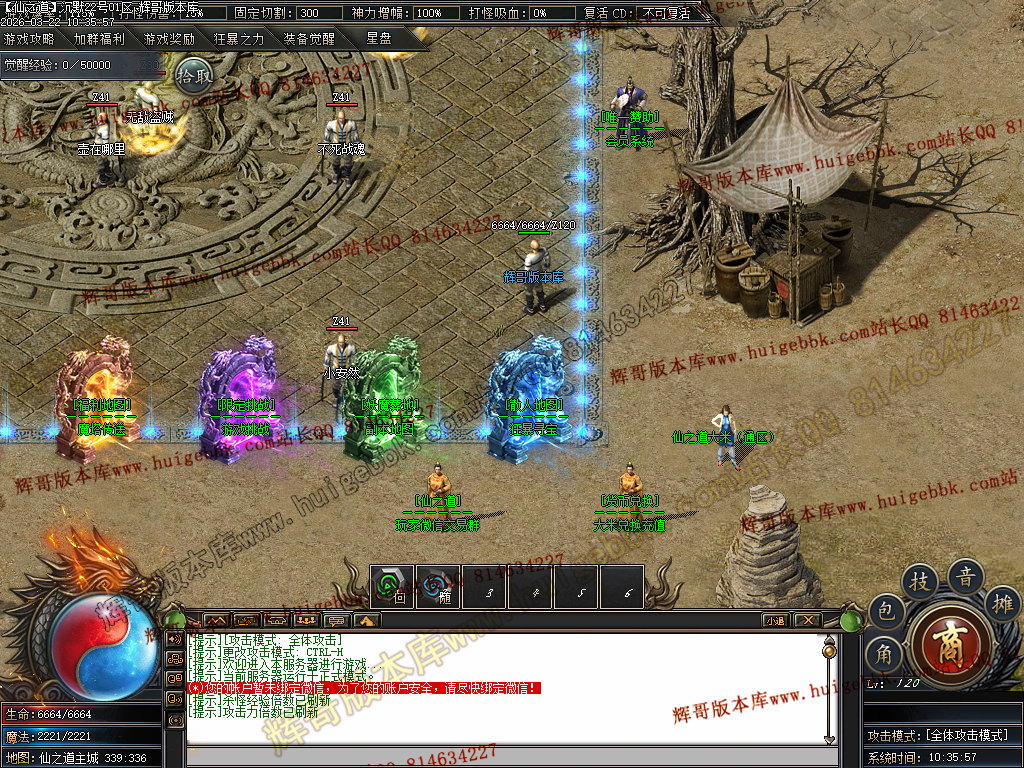
Task: Open the 装备觉醒 equipment awakening tab
Action: tap(308, 40)
